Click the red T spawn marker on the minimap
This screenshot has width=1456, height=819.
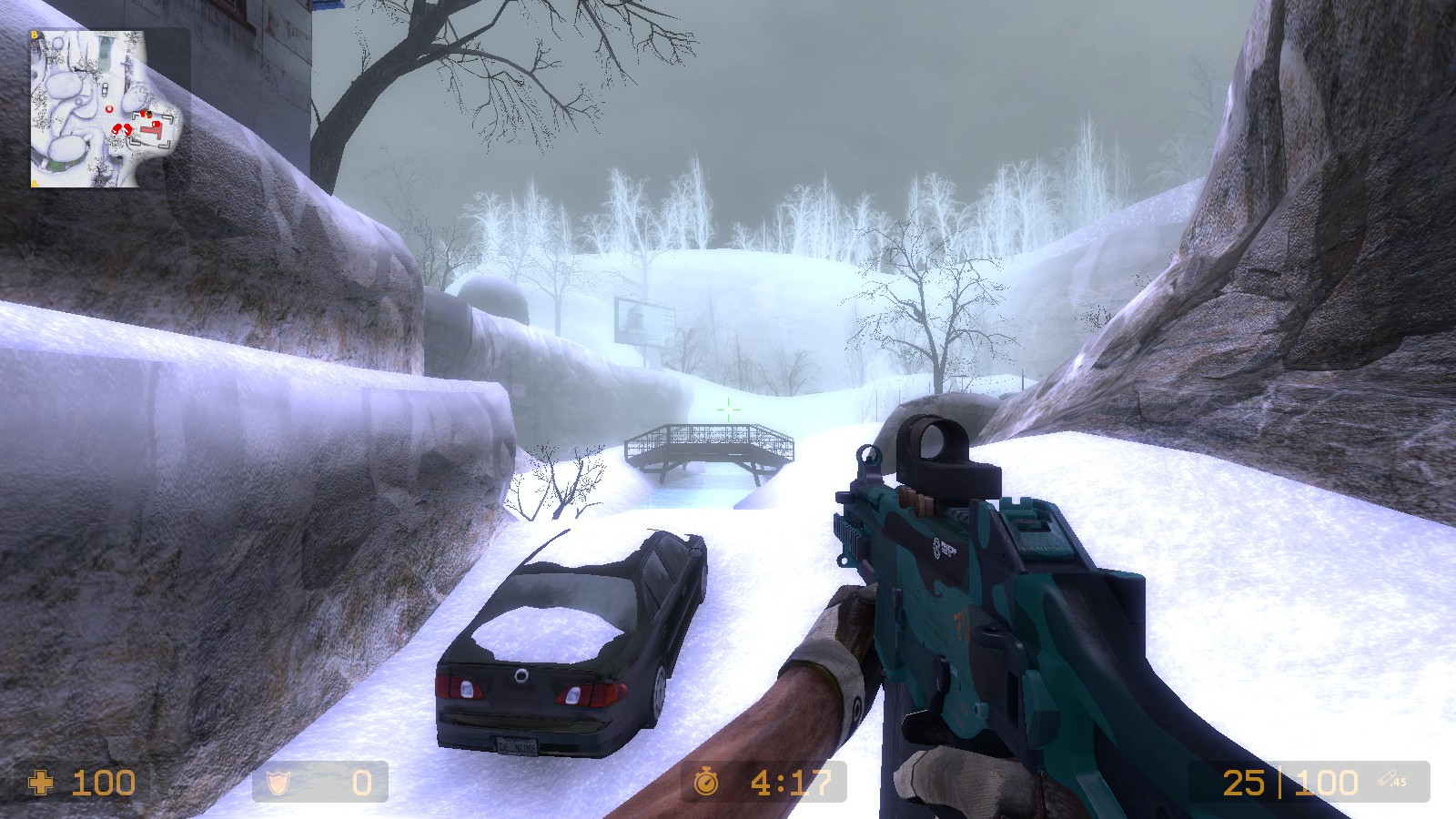click(152, 129)
